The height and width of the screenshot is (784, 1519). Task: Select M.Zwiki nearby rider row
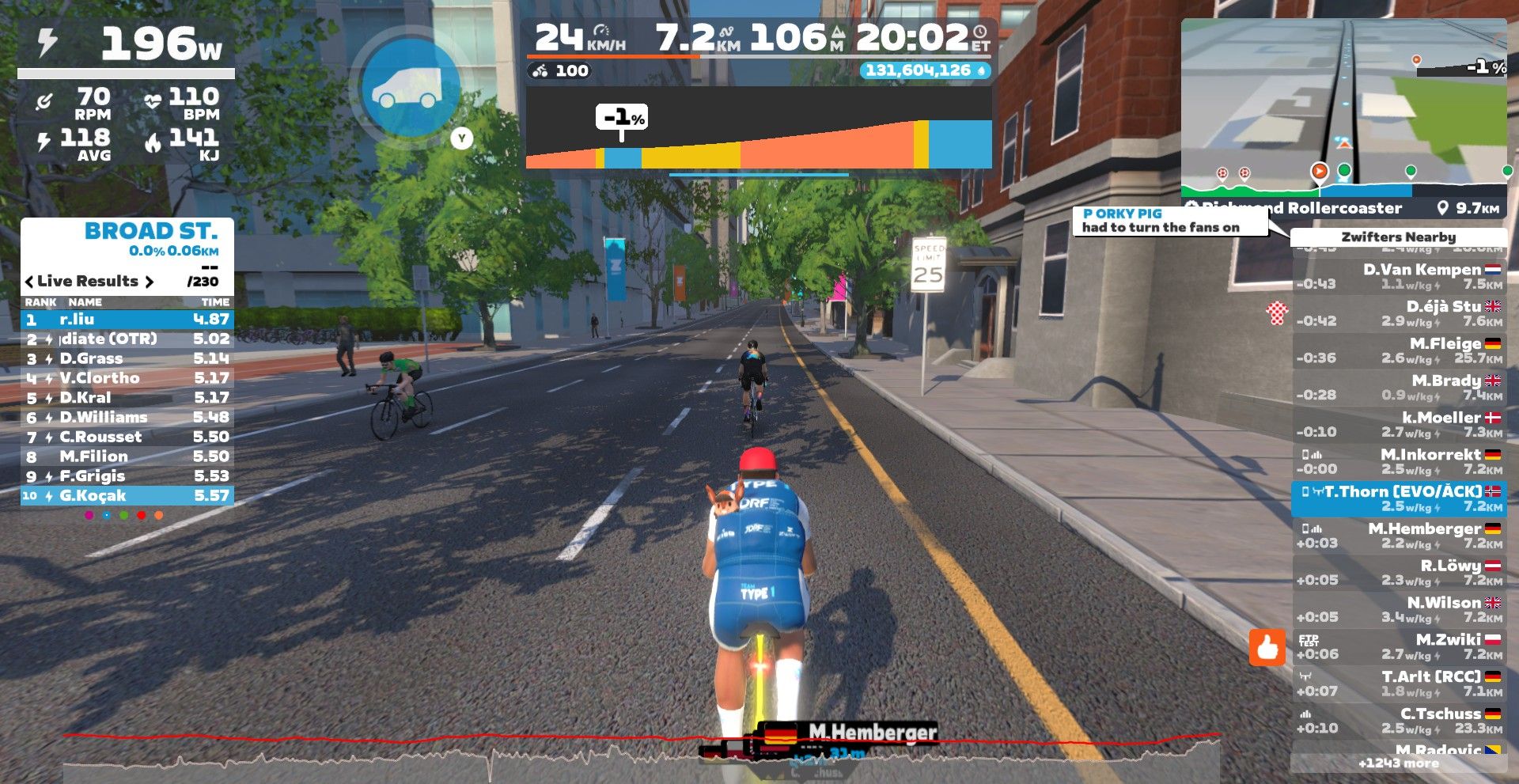(x=1399, y=646)
